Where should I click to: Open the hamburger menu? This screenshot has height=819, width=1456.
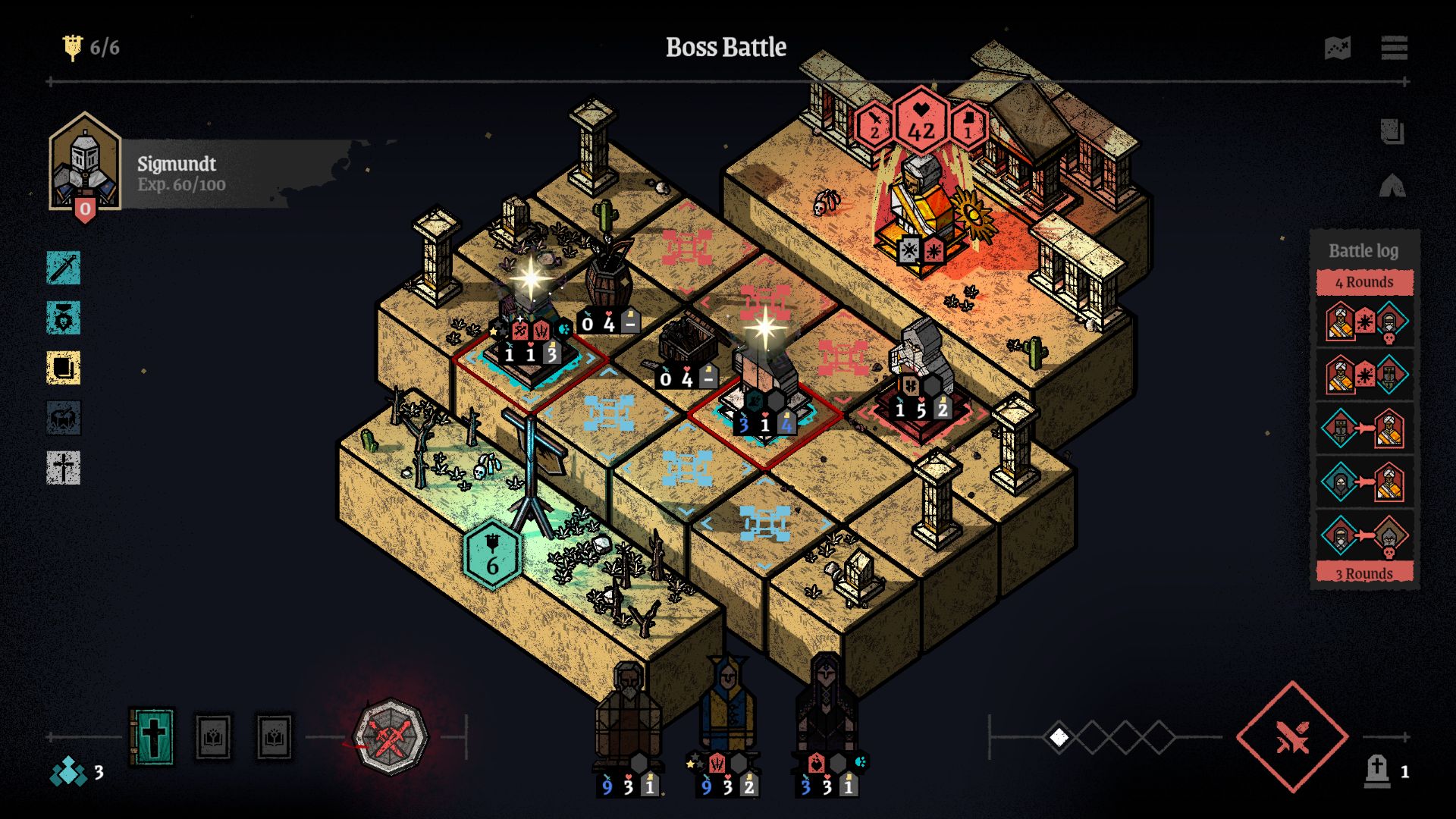[1394, 49]
